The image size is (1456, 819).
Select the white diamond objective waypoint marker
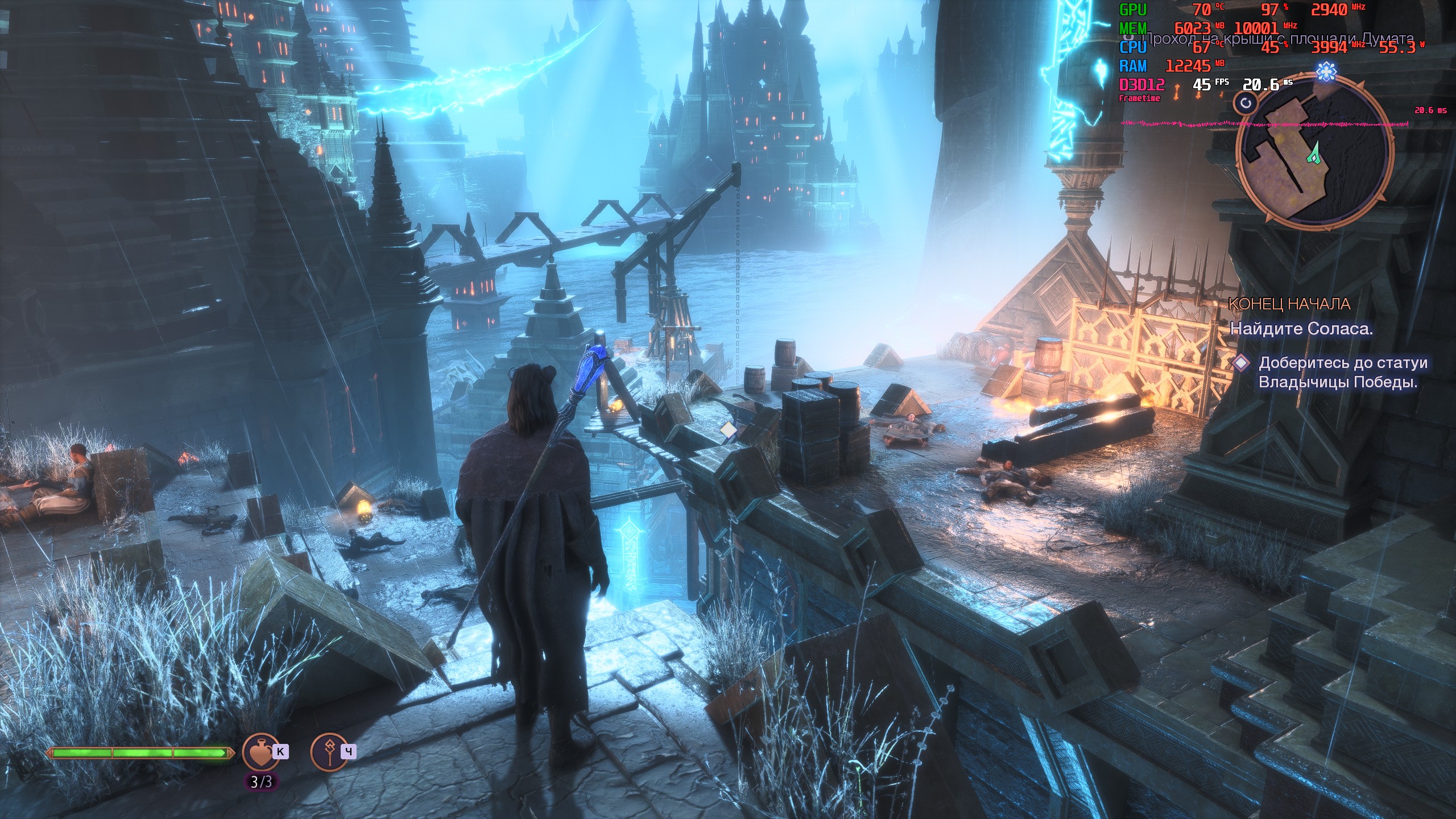tap(729, 430)
